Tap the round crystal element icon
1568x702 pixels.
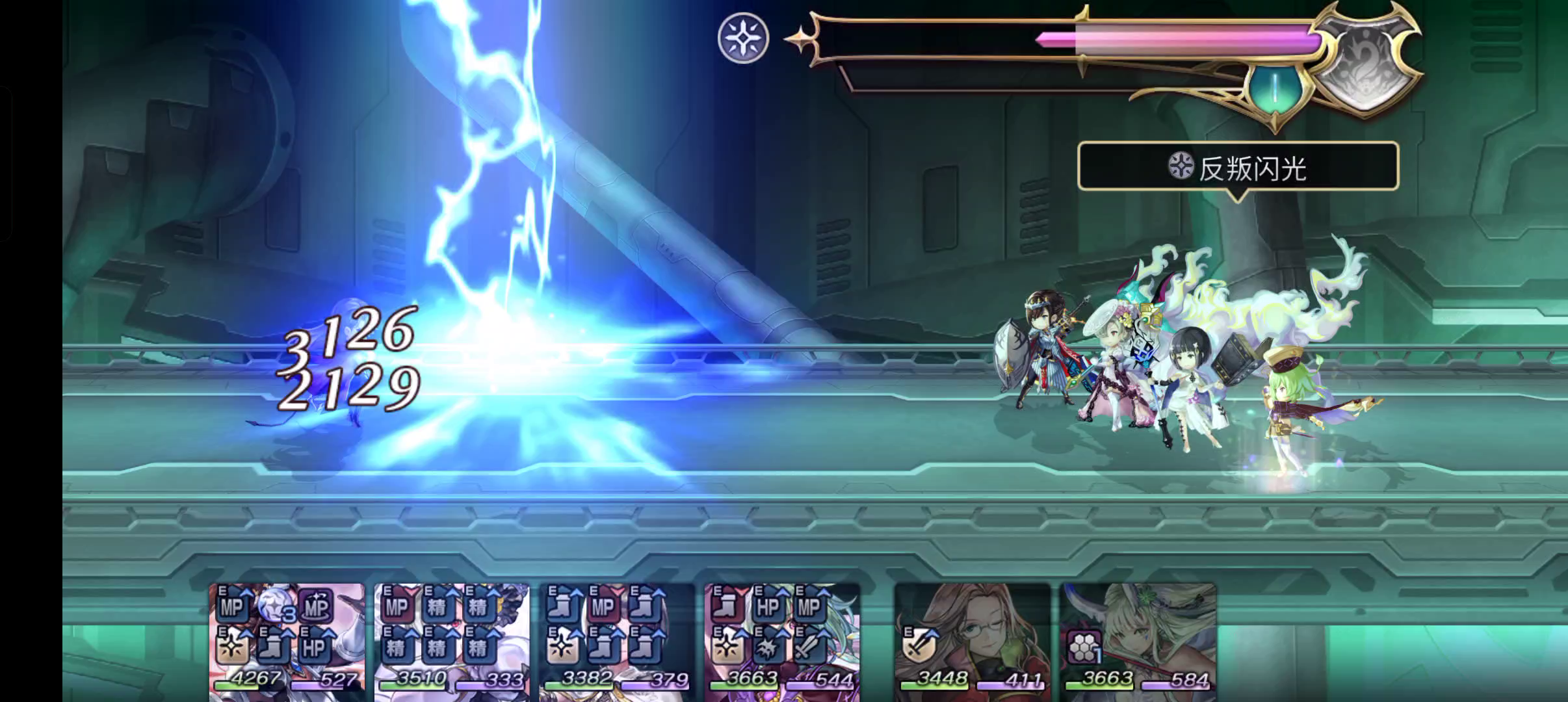point(743,38)
